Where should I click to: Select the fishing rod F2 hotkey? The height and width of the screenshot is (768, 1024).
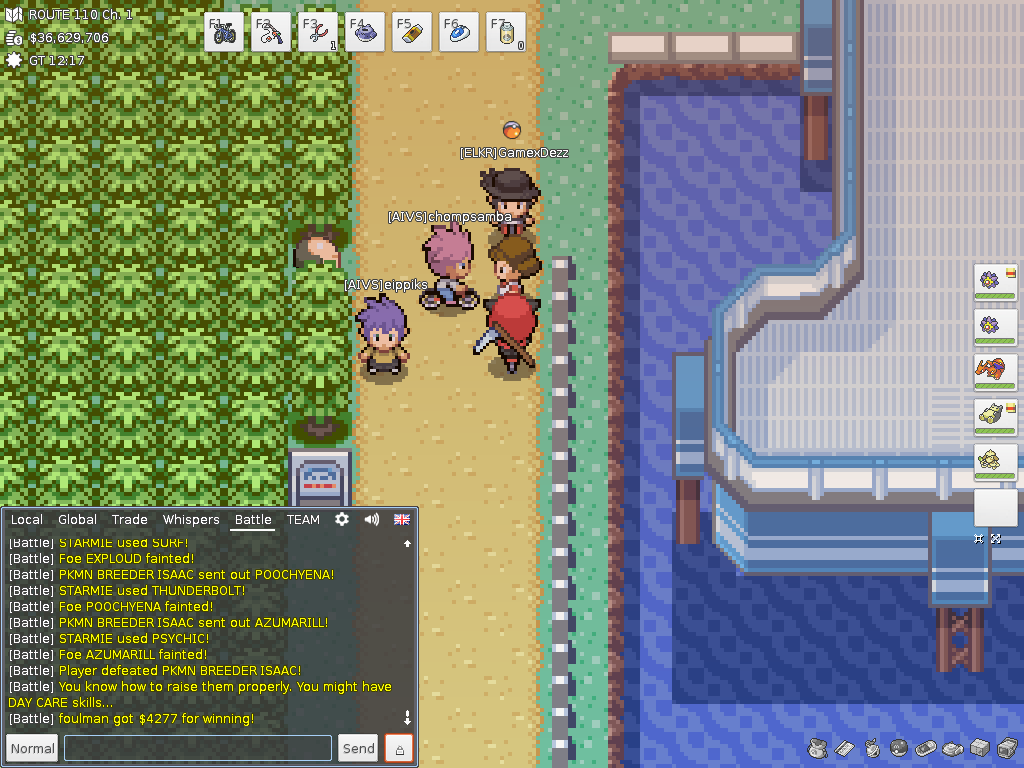point(271,32)
